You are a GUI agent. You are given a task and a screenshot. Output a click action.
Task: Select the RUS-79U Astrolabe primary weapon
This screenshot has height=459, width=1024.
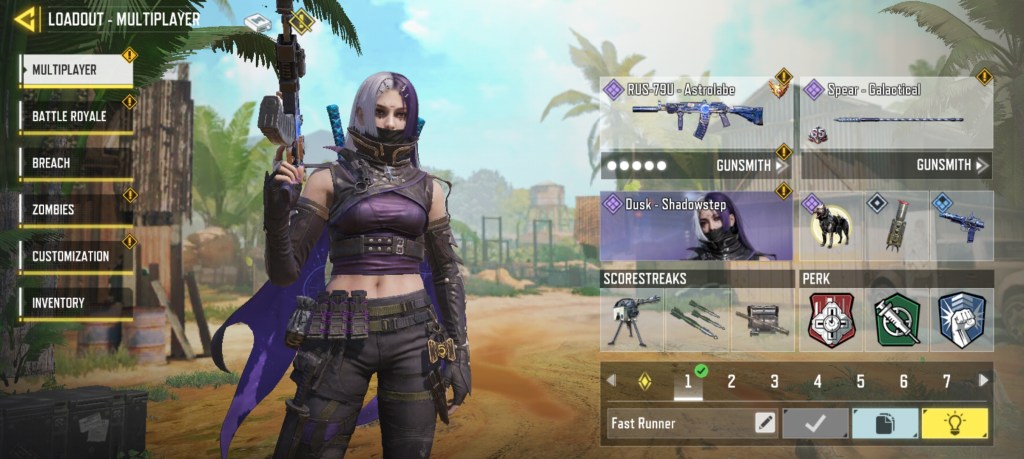696,112
